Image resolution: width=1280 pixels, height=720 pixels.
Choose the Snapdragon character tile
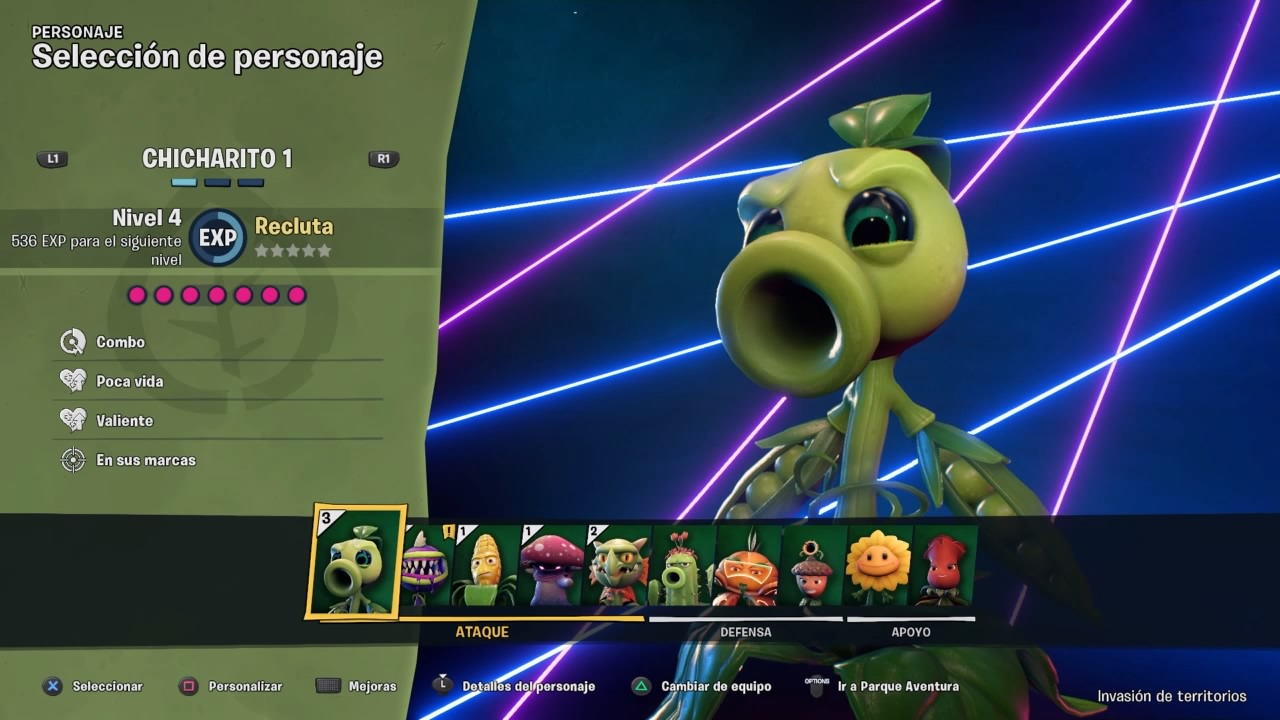617,568
